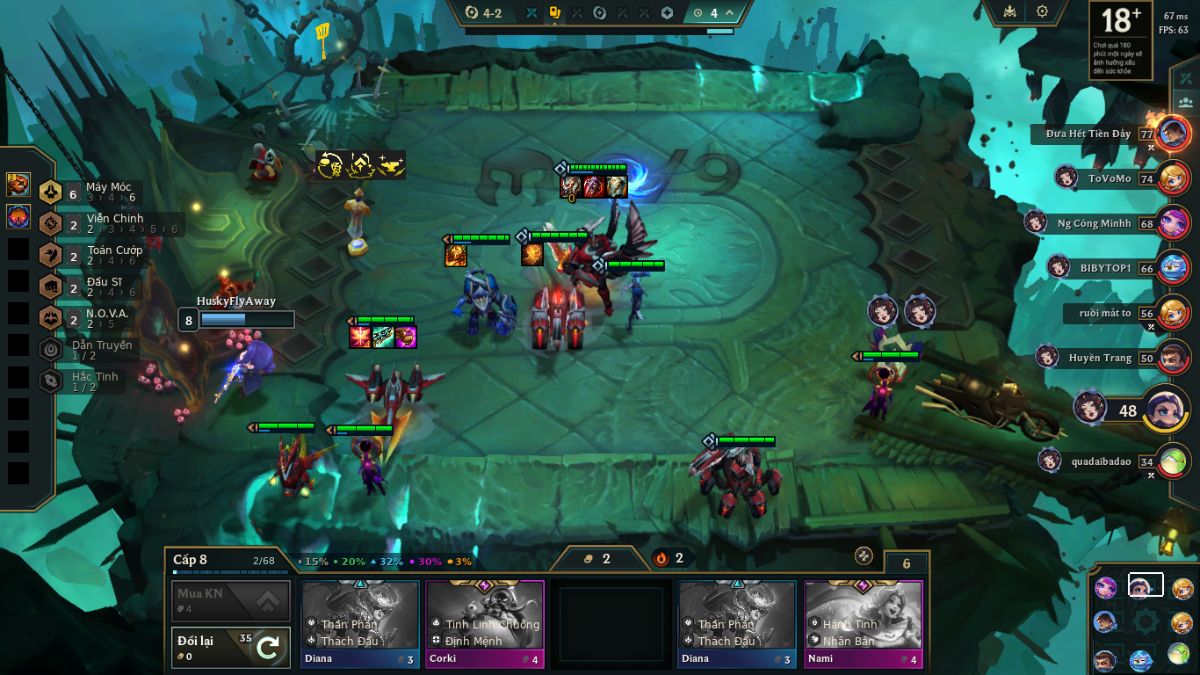Image resolution: width=1200 pixels, height=675 pixels.
Task: Open the settings gear icon
Action: [x=1042, y=11]
